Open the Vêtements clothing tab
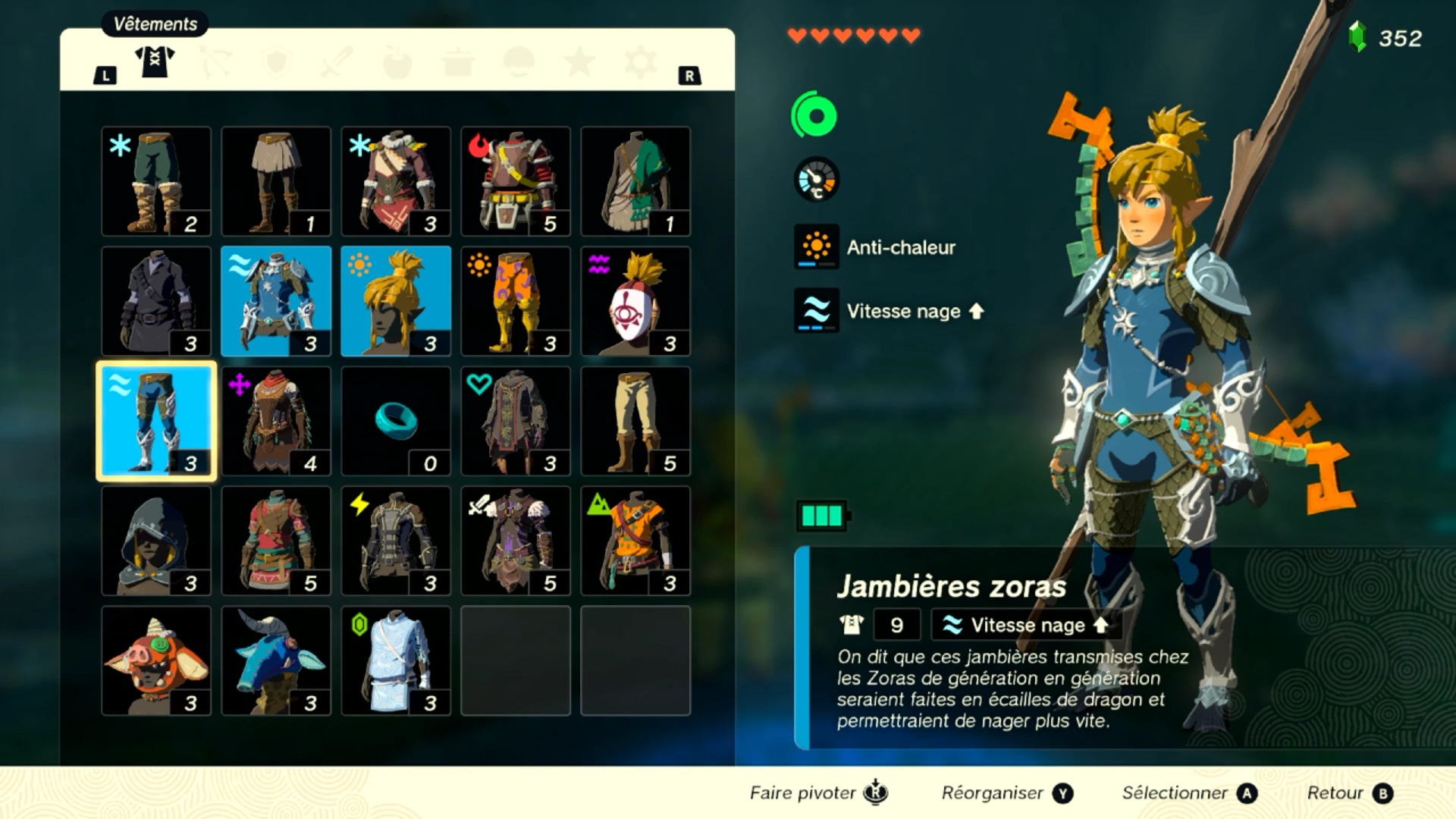 click(155, 62)
